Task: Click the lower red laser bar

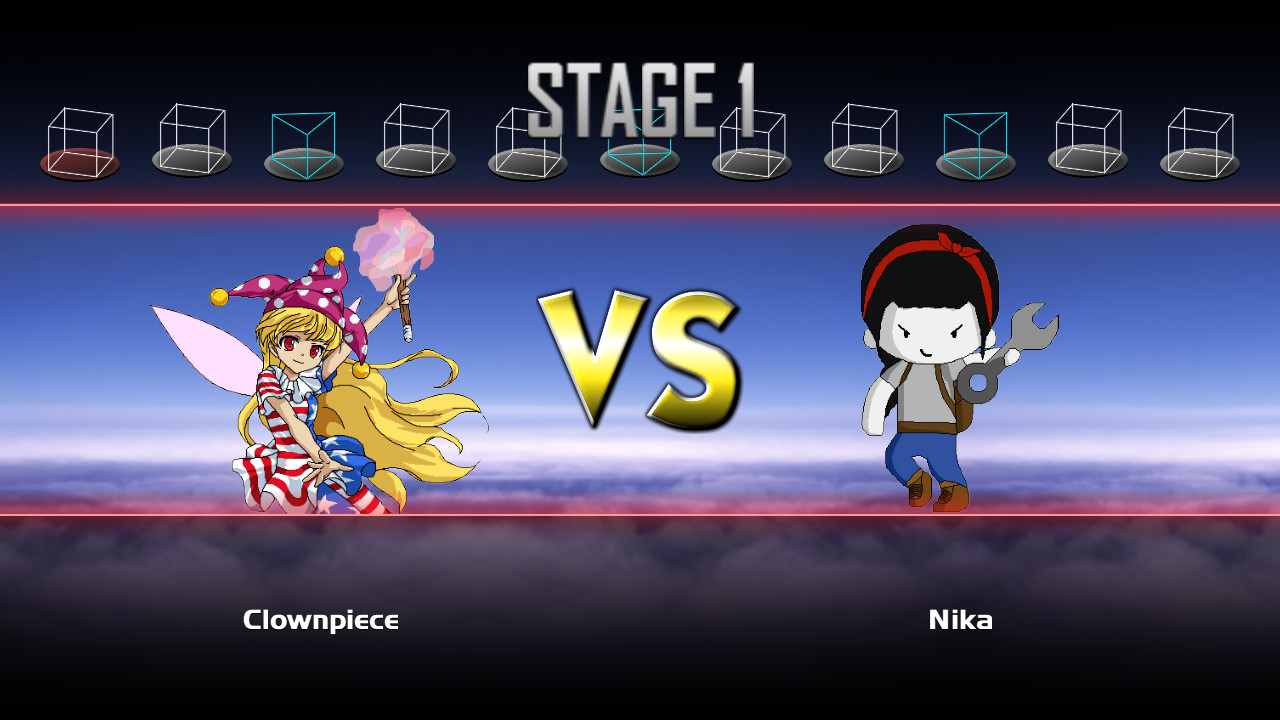Action: 640,516
